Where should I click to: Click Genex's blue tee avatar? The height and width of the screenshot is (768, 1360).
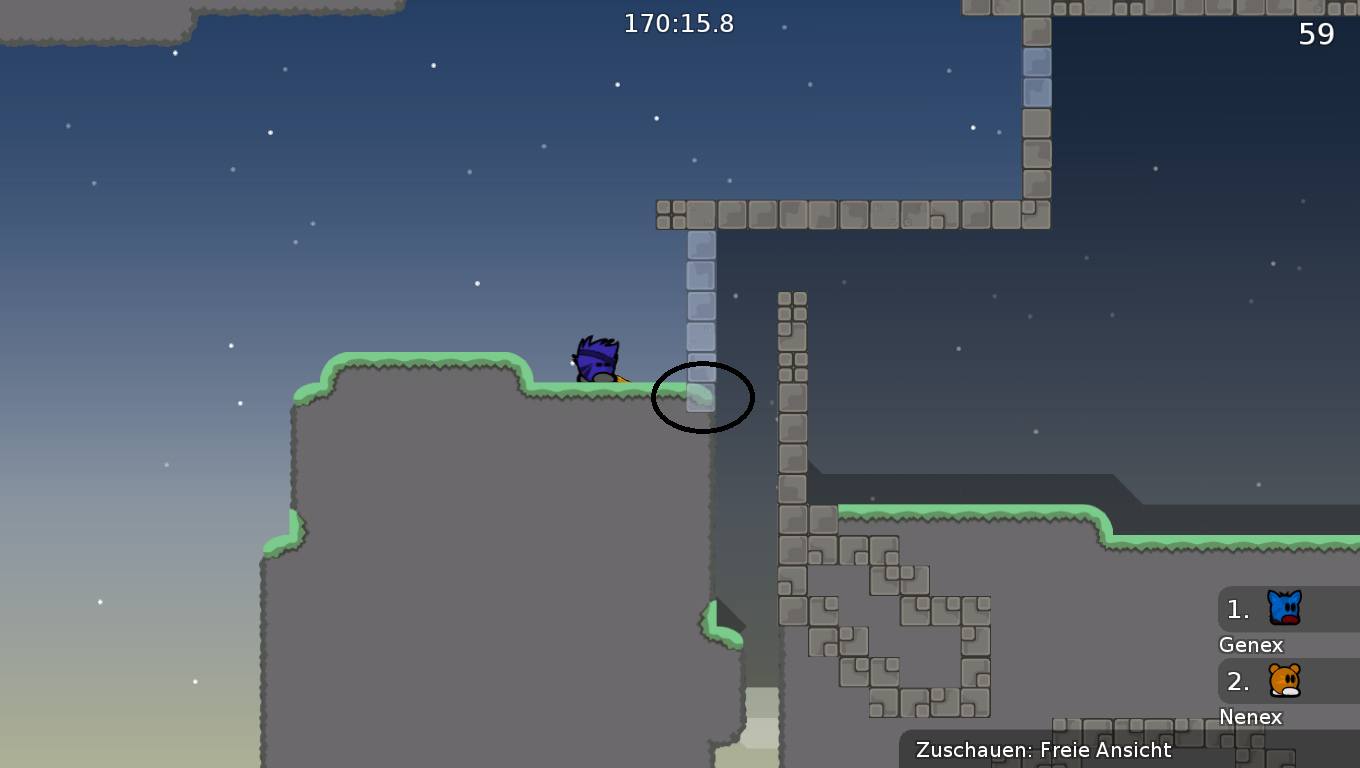(x=1284, y=607)
